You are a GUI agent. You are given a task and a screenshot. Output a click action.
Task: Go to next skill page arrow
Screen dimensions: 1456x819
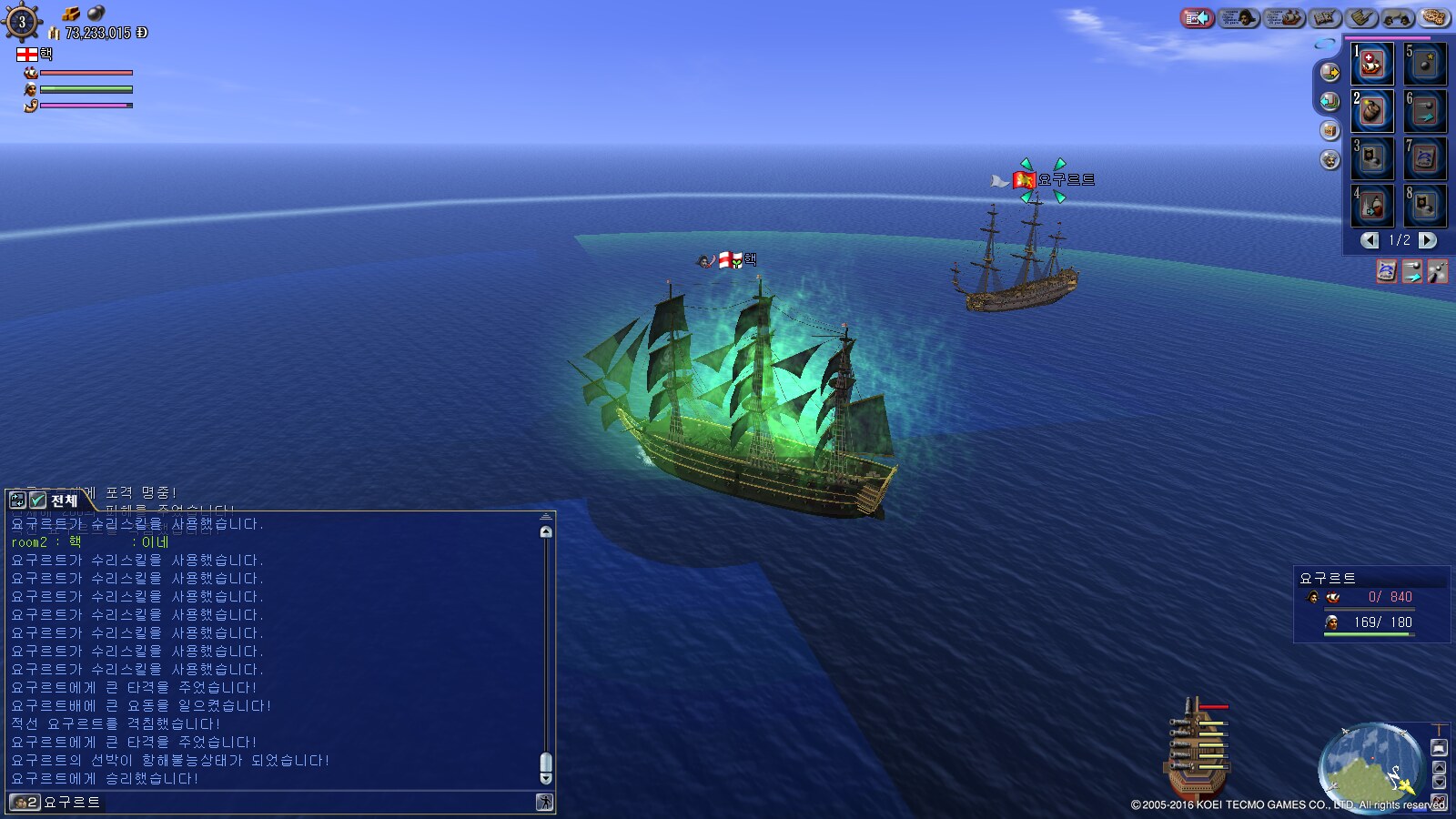tap(1428, 240)
